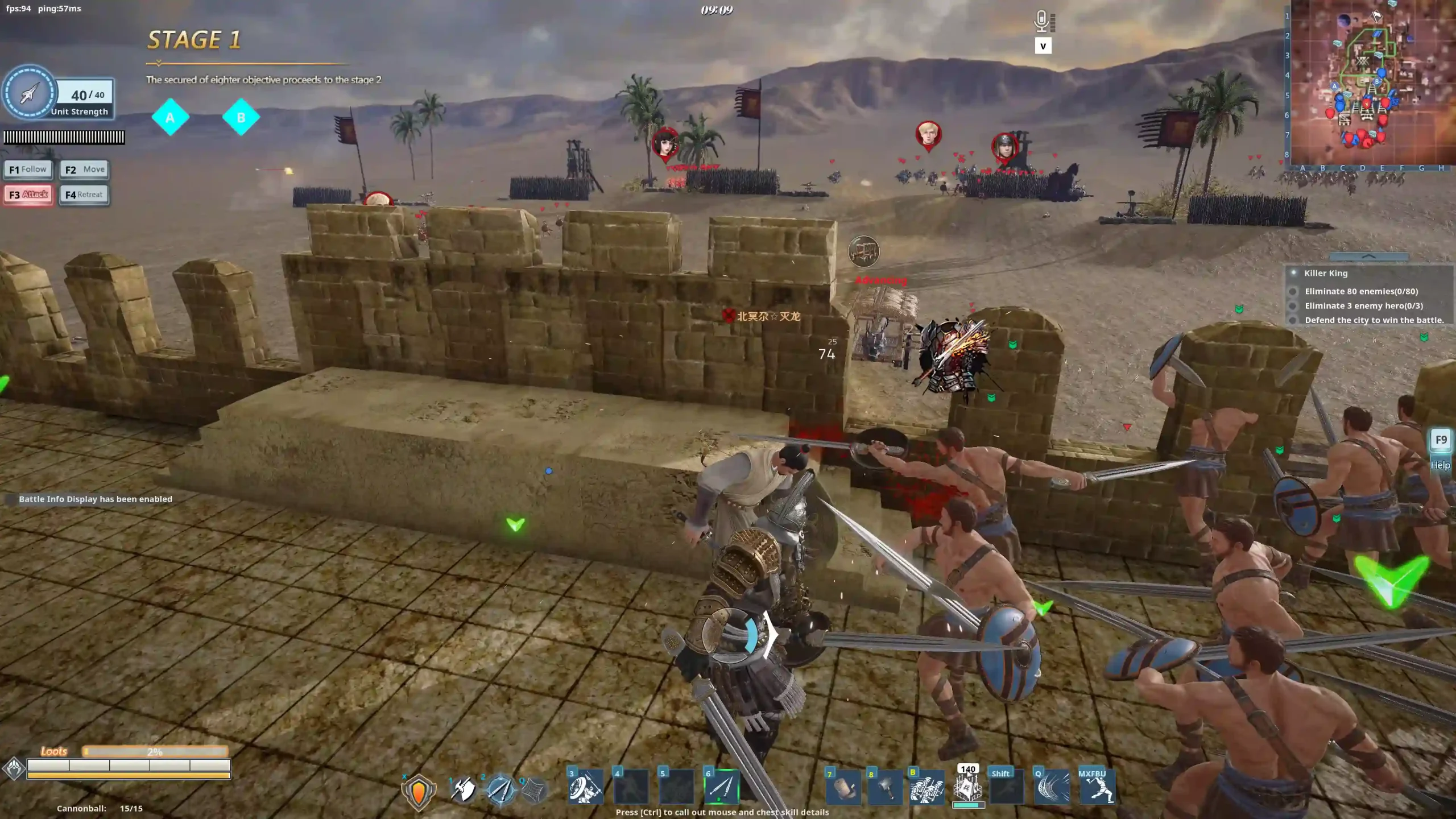
Task: Use the shield and spear charge skill
Action: 585,788
